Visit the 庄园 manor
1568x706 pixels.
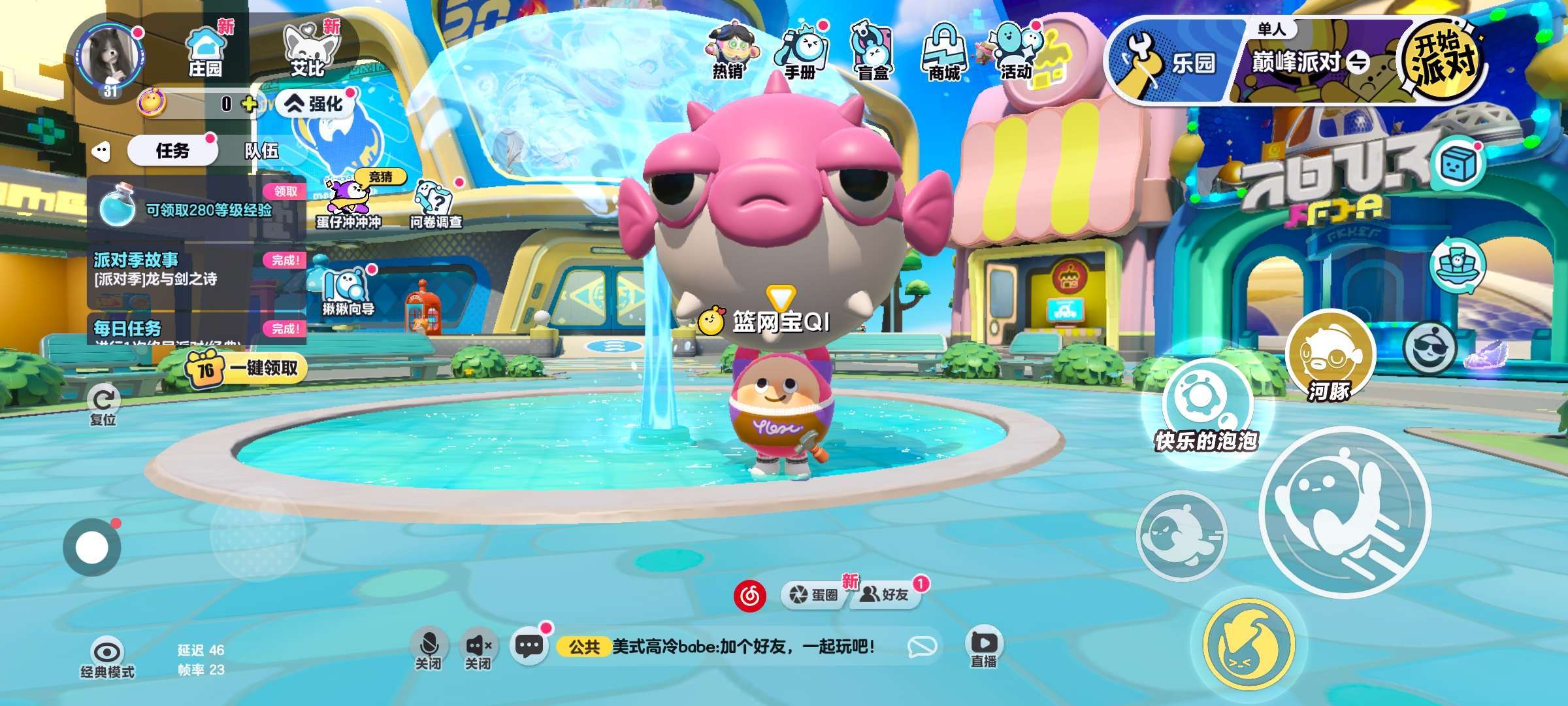tap(205, 52)
